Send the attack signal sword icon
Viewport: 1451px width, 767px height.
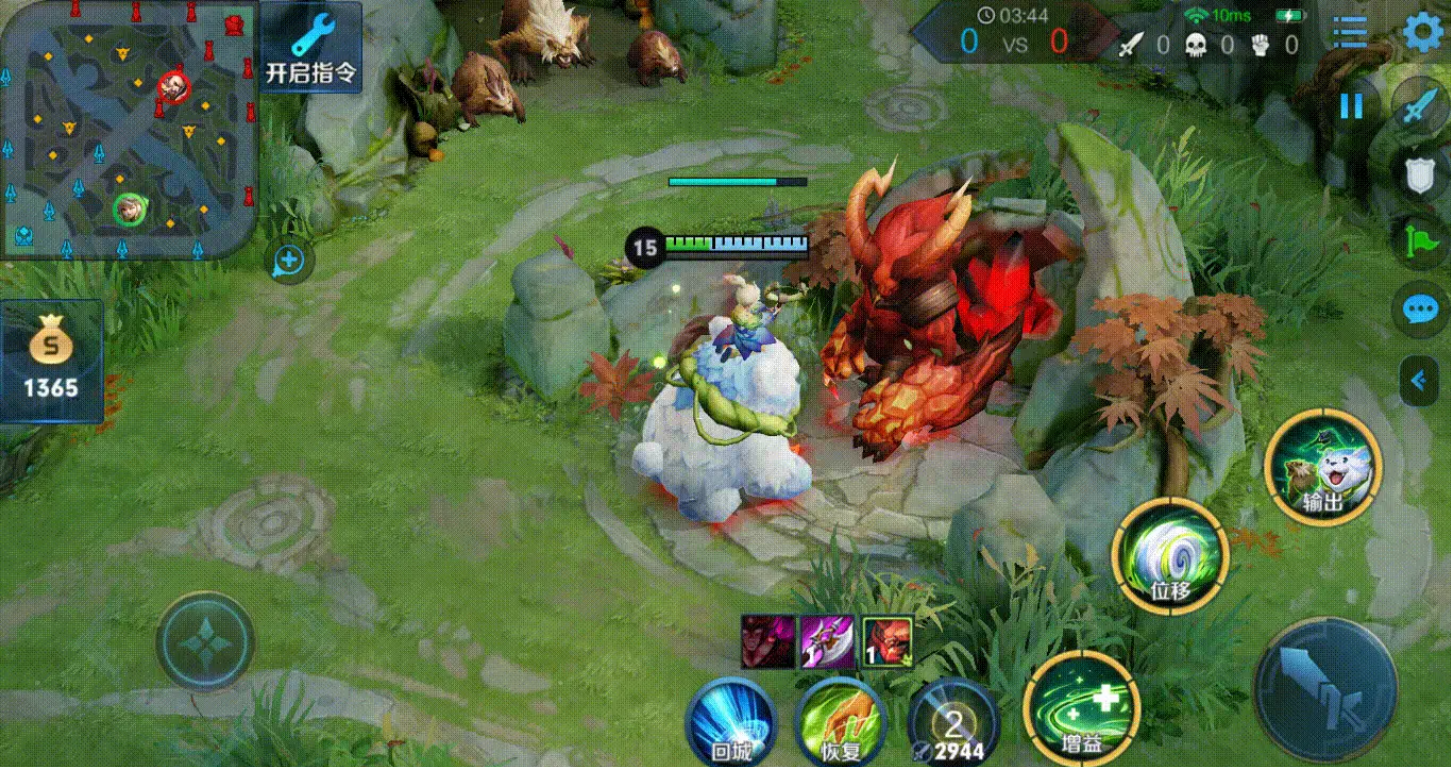coord(1420,107)
